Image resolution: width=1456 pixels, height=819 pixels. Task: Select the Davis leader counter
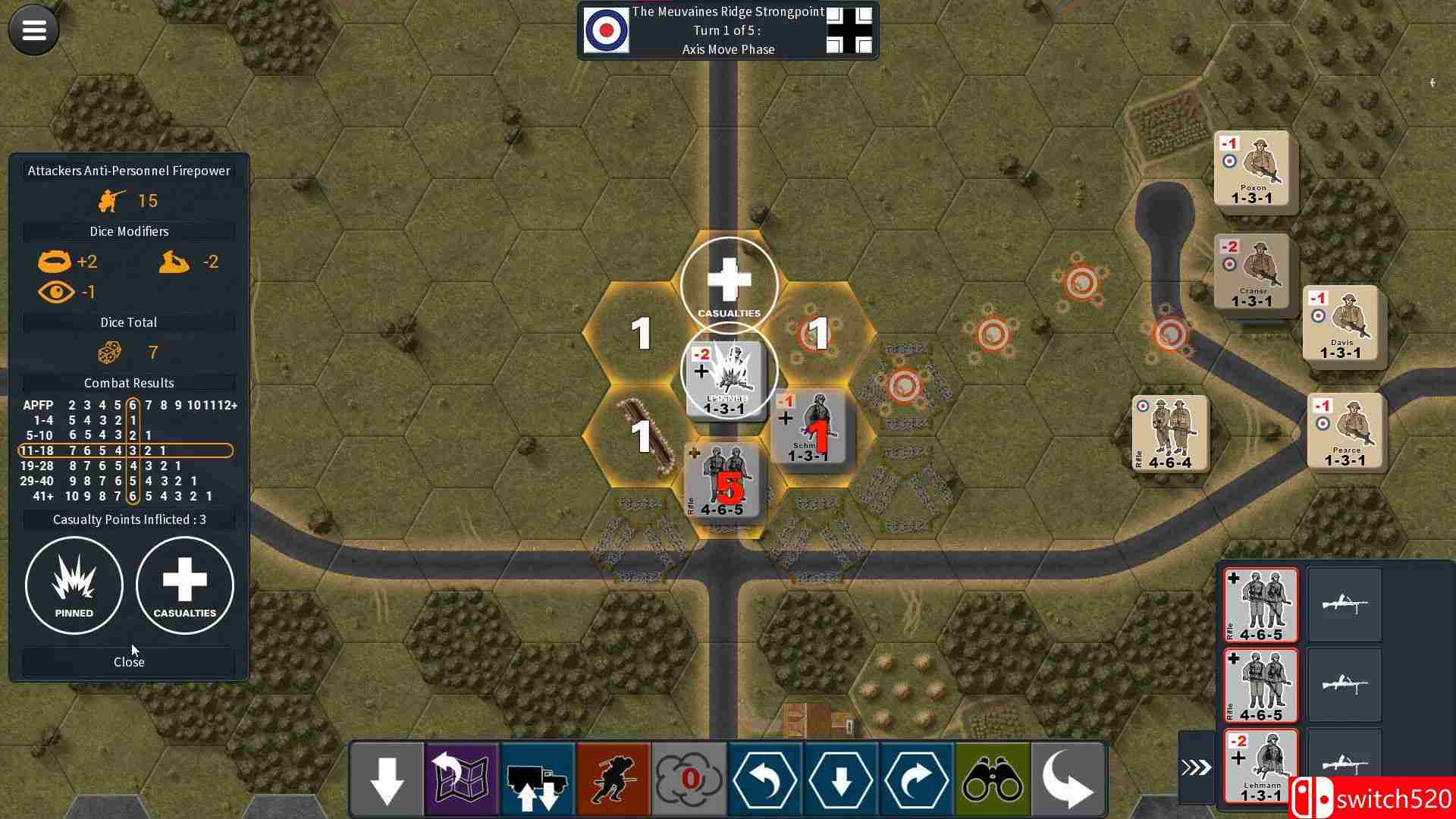[x=1341, y=323]
